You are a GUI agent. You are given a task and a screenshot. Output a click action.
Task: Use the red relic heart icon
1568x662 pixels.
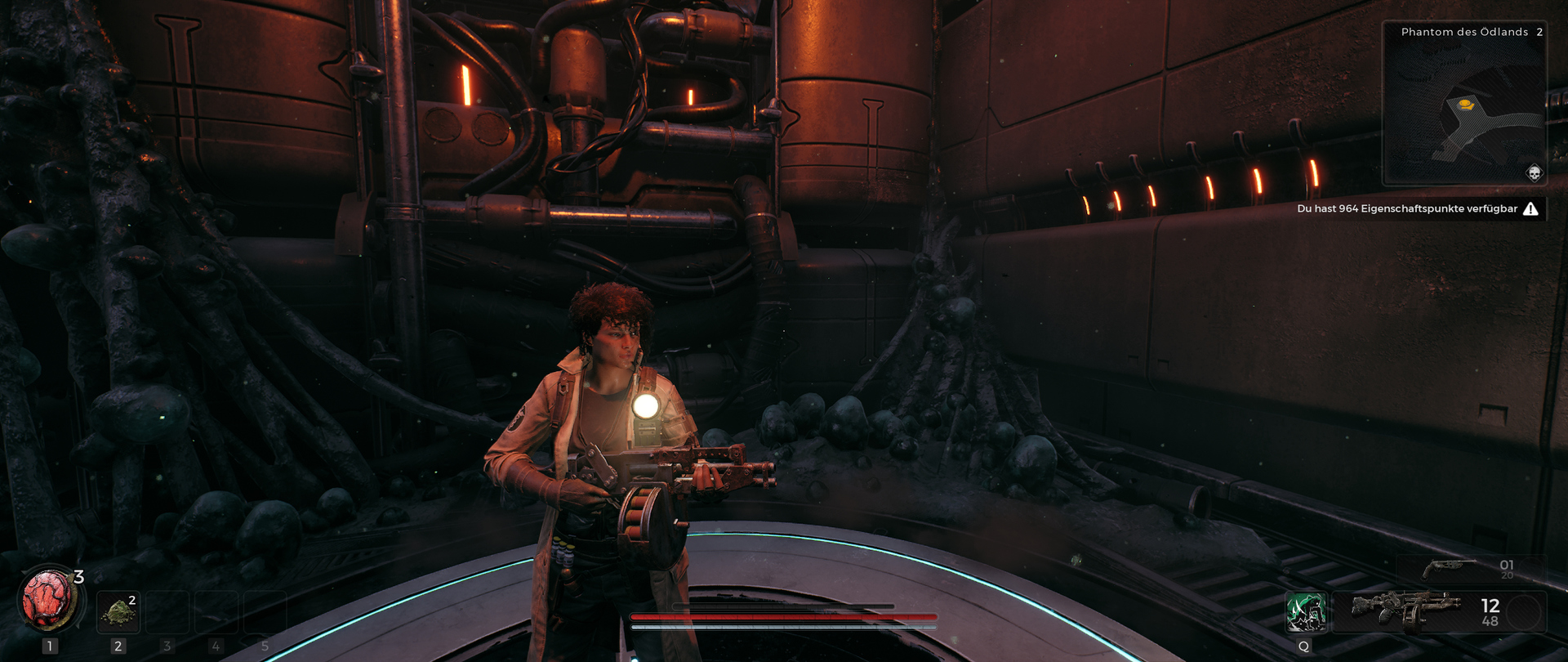coord(48,599)
